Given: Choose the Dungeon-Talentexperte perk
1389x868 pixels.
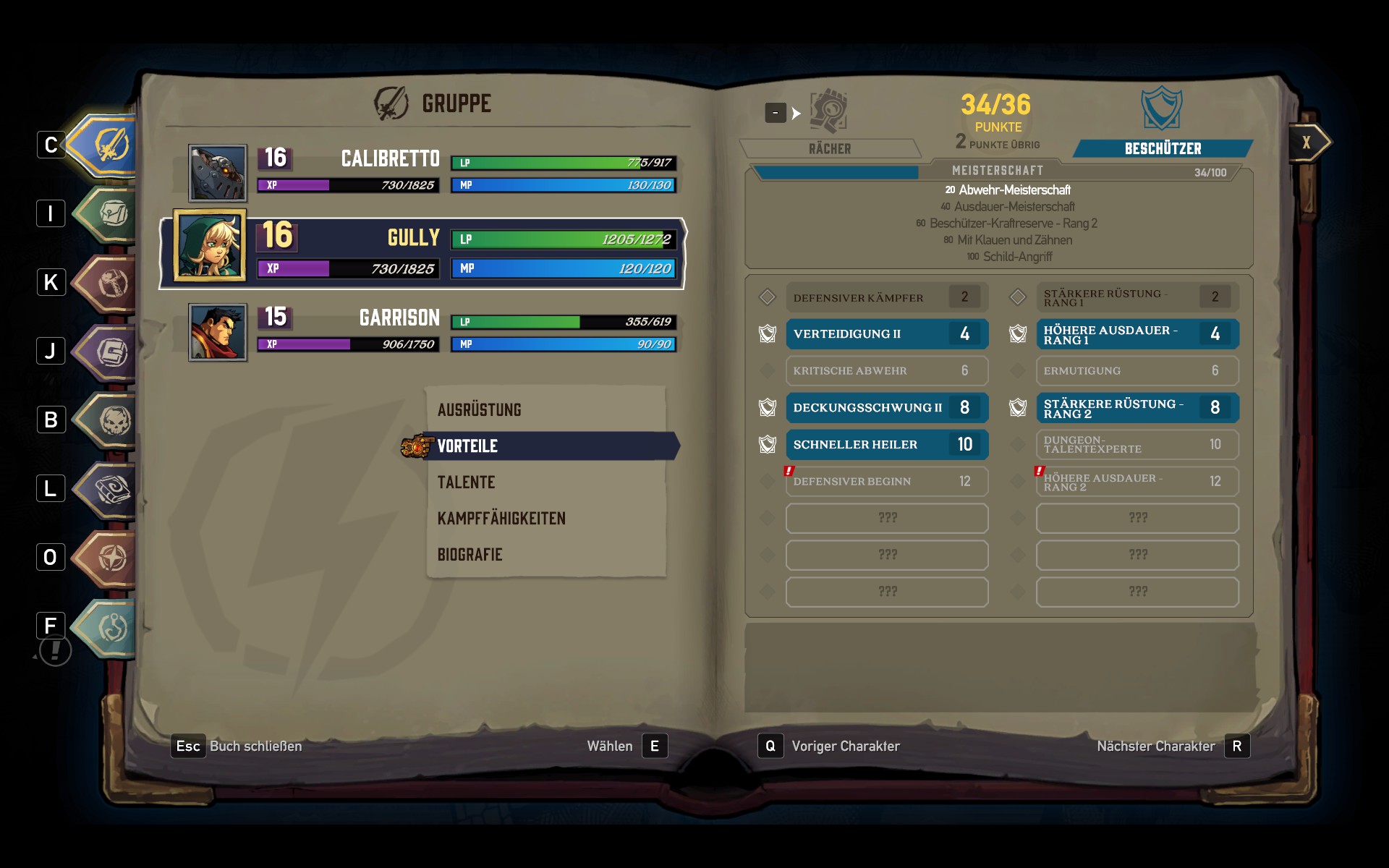Looking at the screenshot, I should (1137, 444).
